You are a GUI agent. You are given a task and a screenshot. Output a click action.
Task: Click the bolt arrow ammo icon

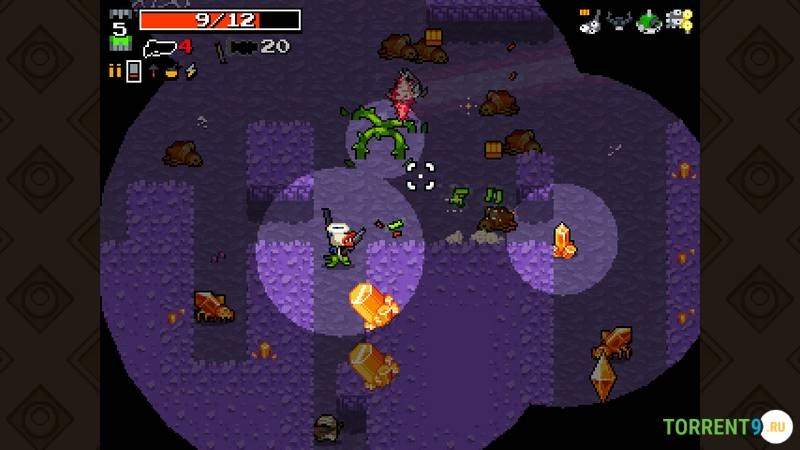(x=153, y=71)
